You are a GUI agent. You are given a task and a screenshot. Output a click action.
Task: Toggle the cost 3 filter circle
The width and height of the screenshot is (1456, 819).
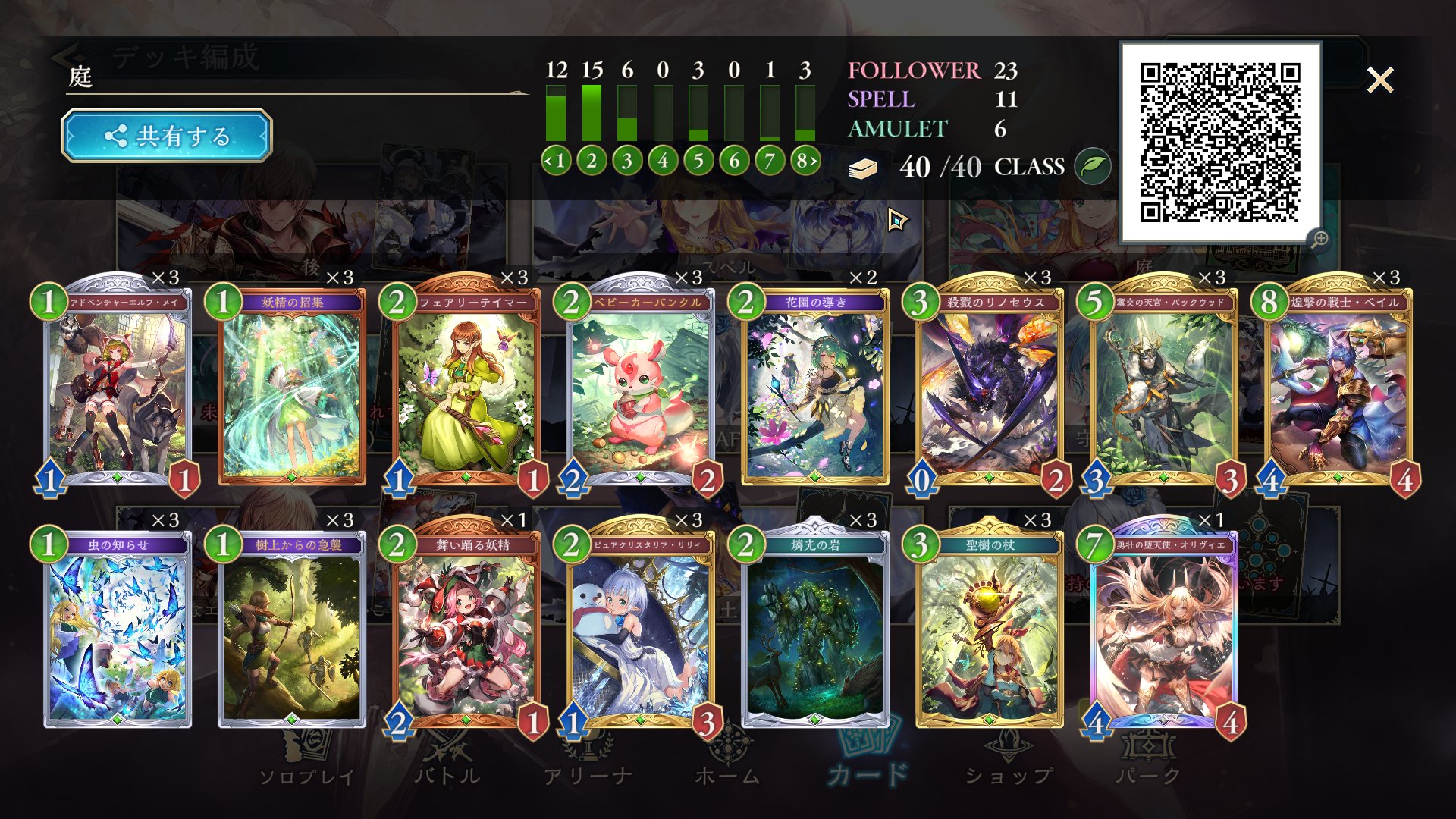(x=626, y=160)
